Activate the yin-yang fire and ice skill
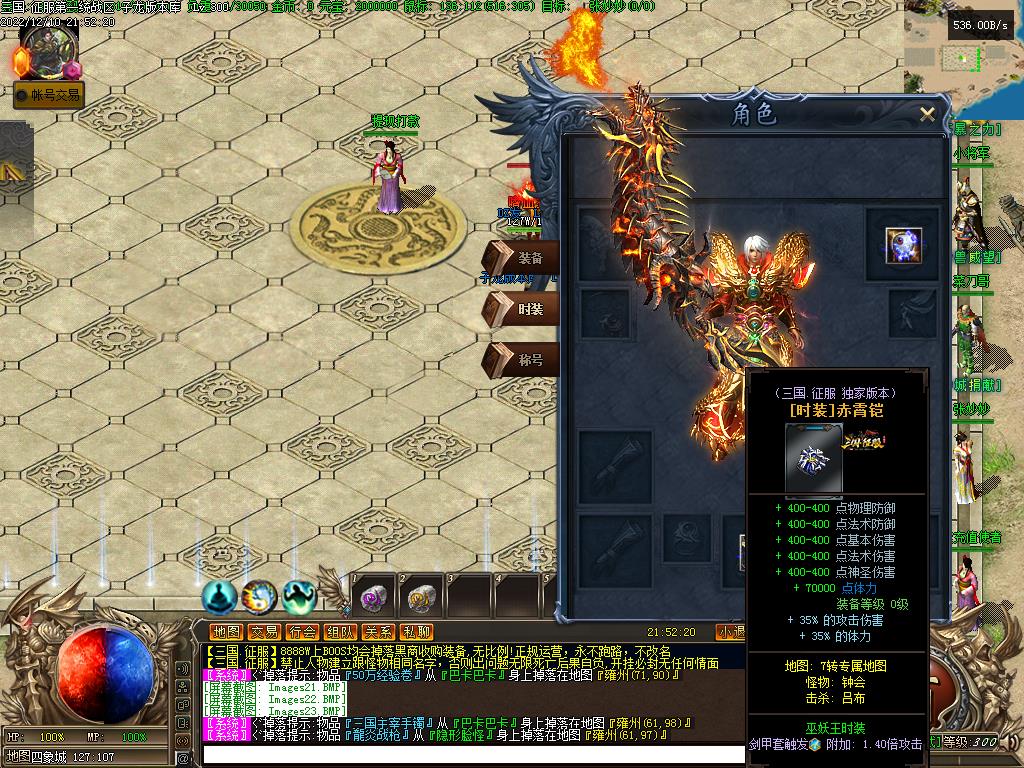 point(259,597)
